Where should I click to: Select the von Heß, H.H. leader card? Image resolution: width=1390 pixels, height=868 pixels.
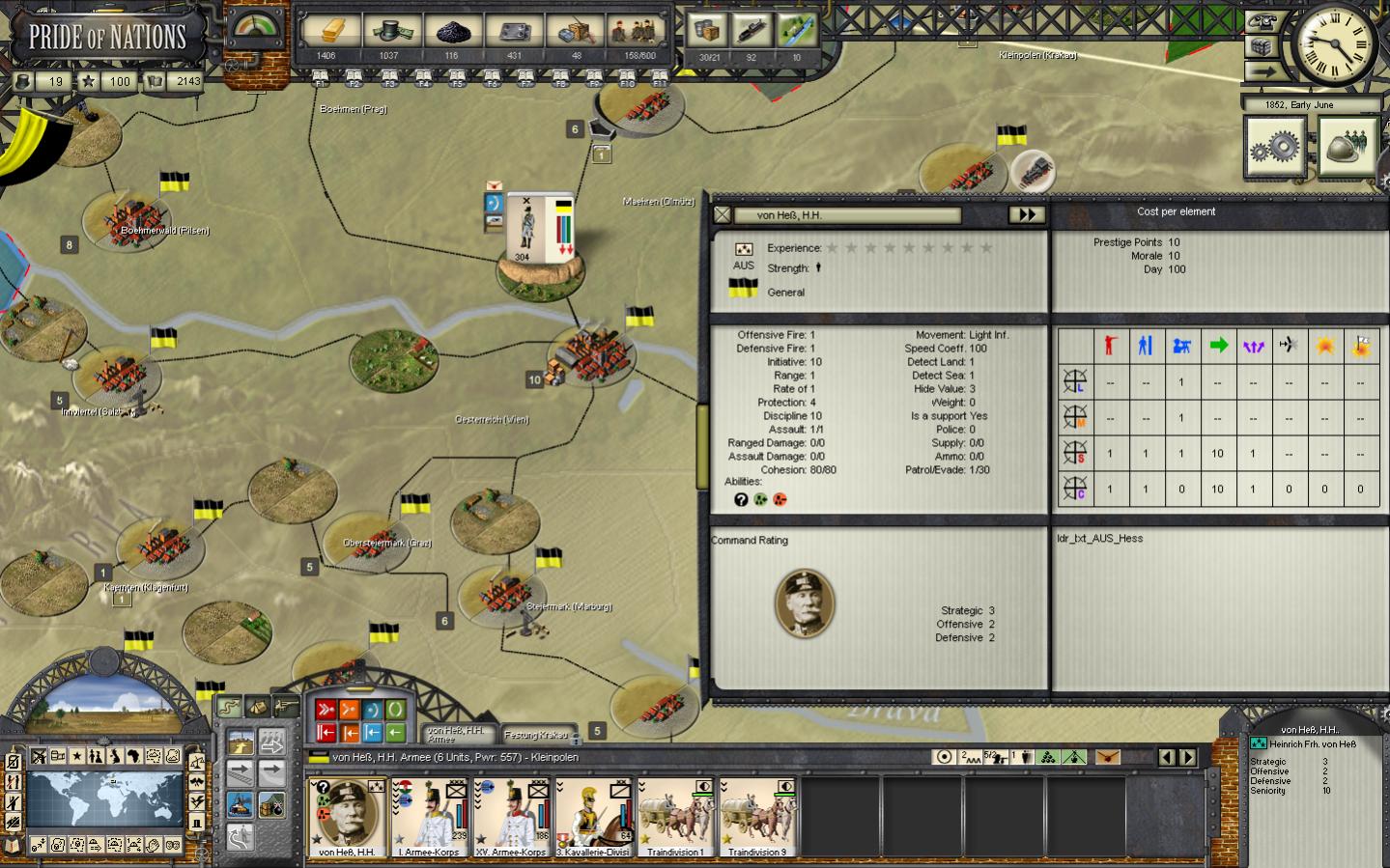point(347,817)
